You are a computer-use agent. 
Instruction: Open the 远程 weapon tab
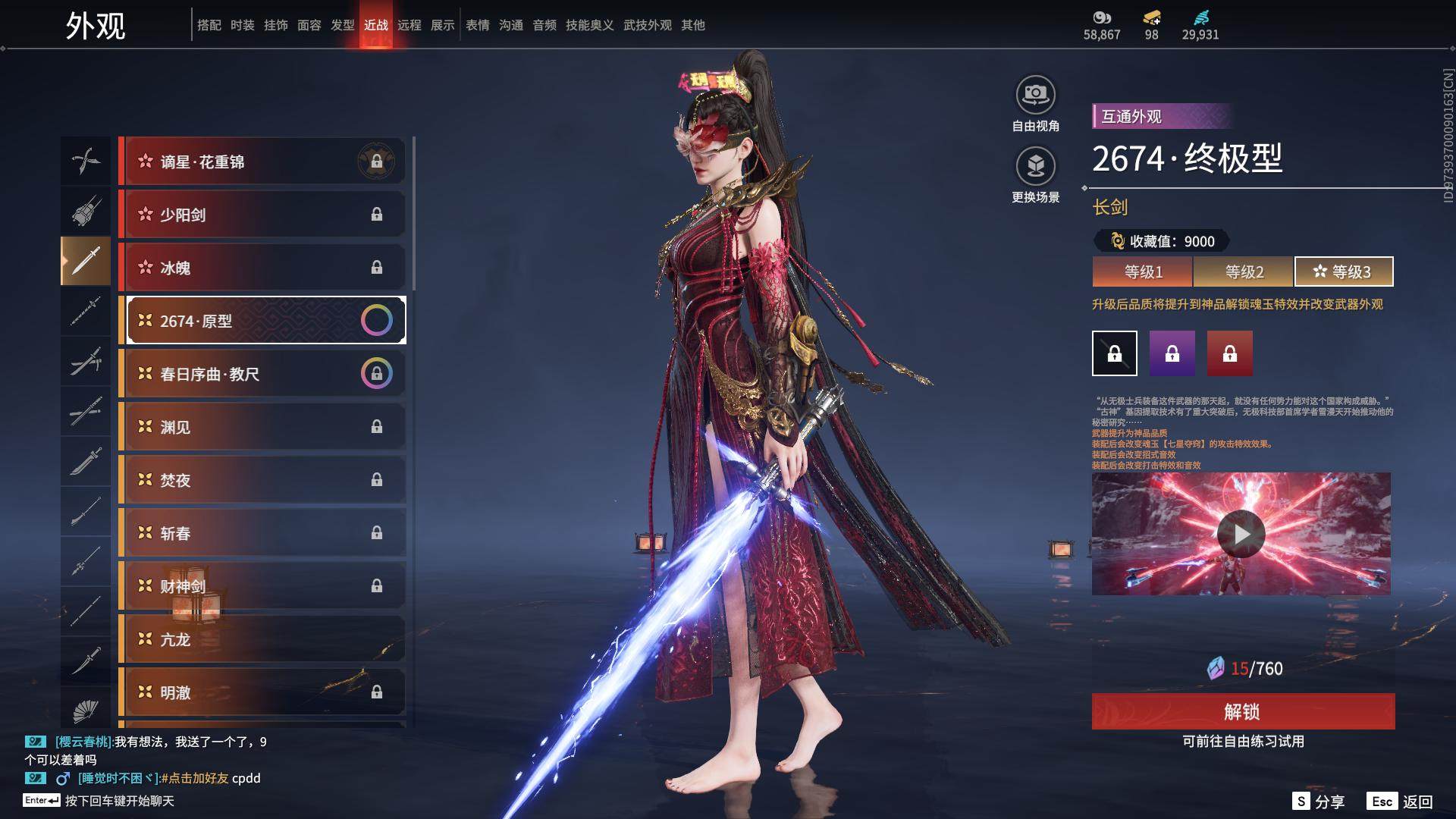pyautogui.click(x=409, y=25)
